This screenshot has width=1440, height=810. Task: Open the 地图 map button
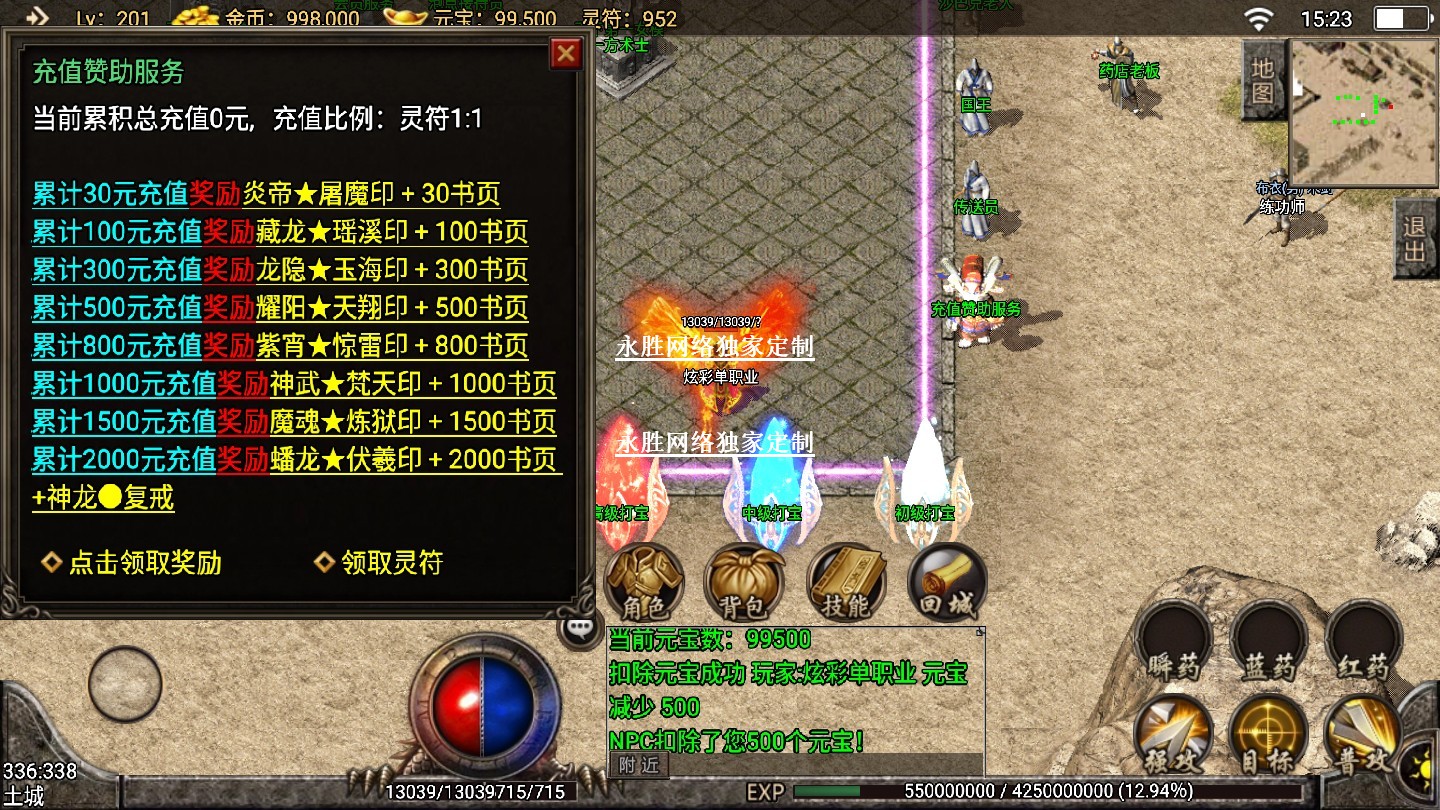click(x=1263, y=80)
